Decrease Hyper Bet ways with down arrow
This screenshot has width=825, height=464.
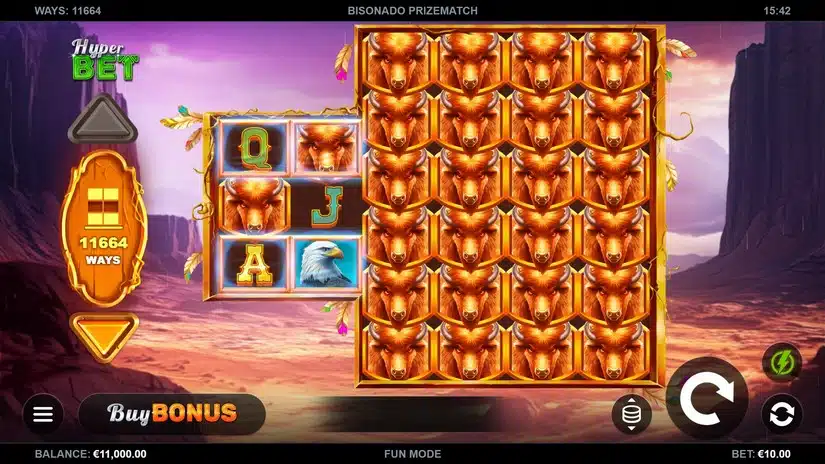pos(104,334)
